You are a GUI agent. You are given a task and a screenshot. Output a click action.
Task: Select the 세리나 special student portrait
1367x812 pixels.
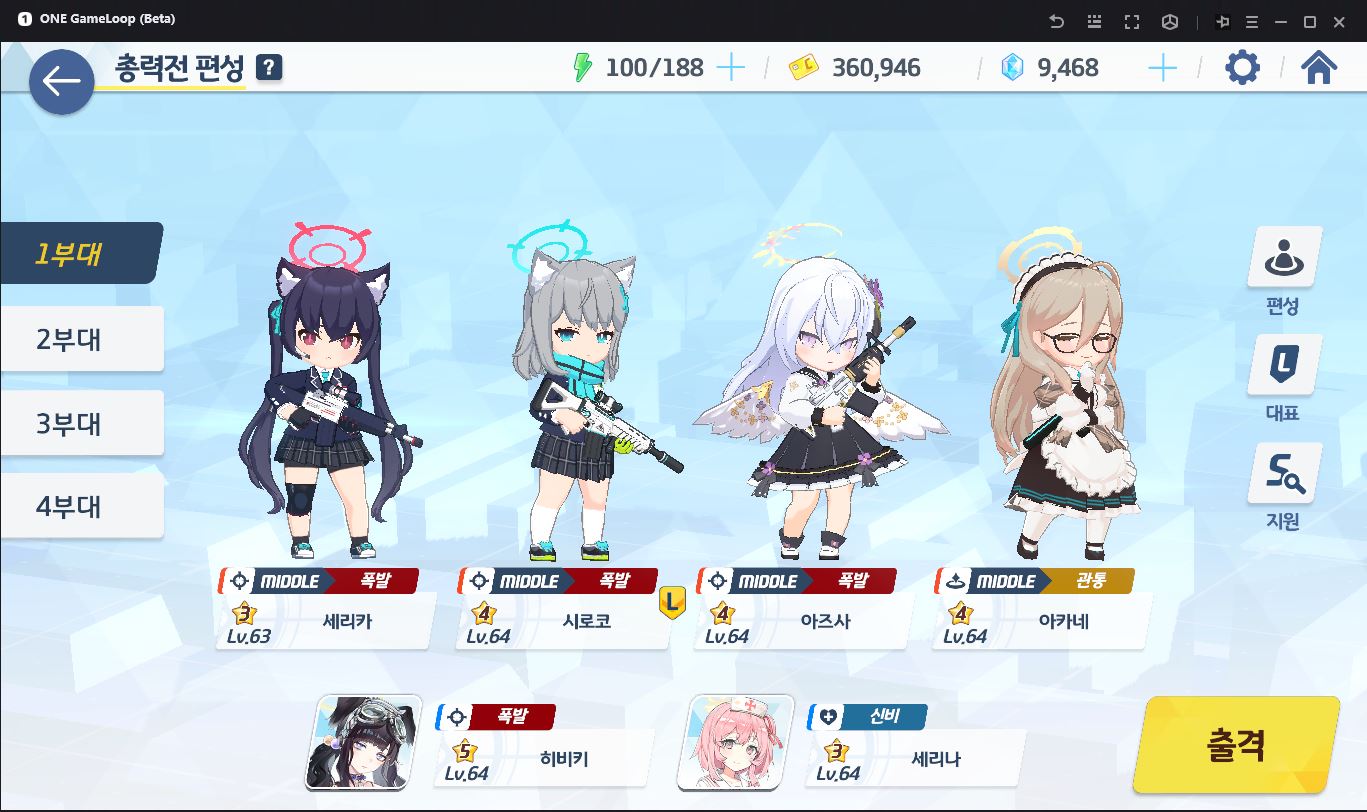tap(735, 743)
